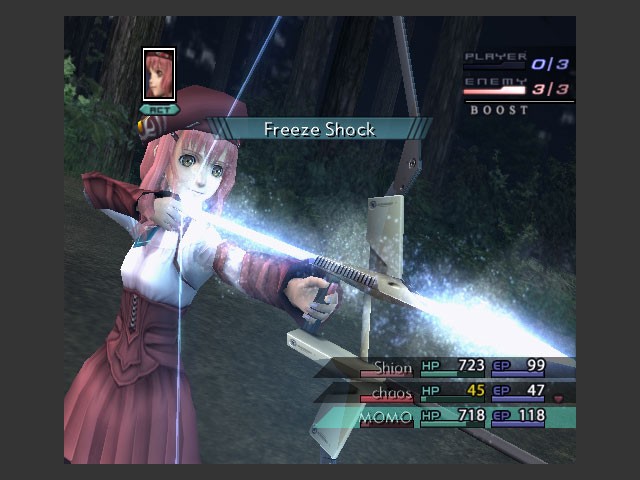640x480 pixels.
Task: Click the Freeze Shock ability banner
Action: 320,129
